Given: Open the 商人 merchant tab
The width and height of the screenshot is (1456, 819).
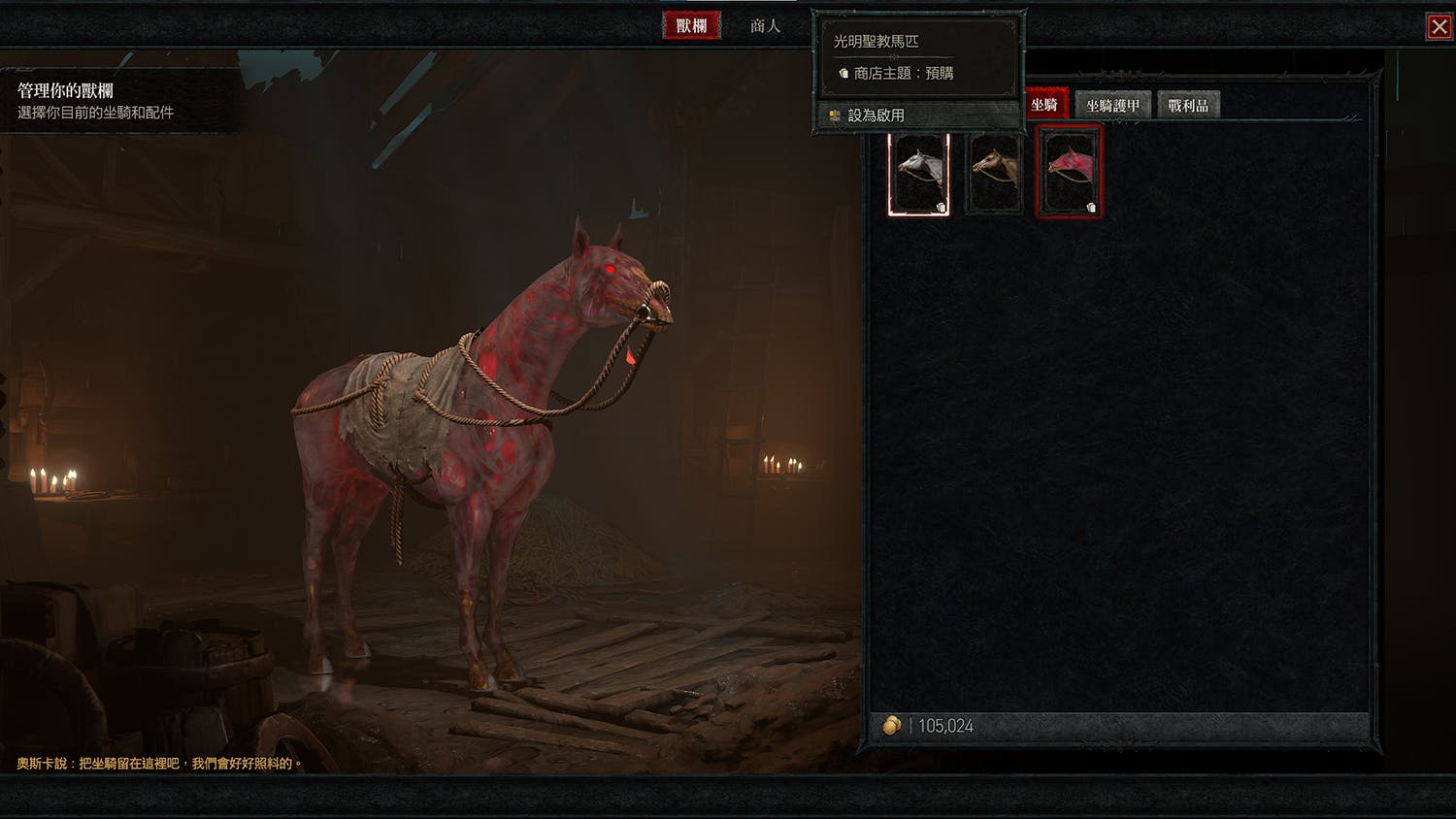Looking at the screenshot, I should [765, 26].
